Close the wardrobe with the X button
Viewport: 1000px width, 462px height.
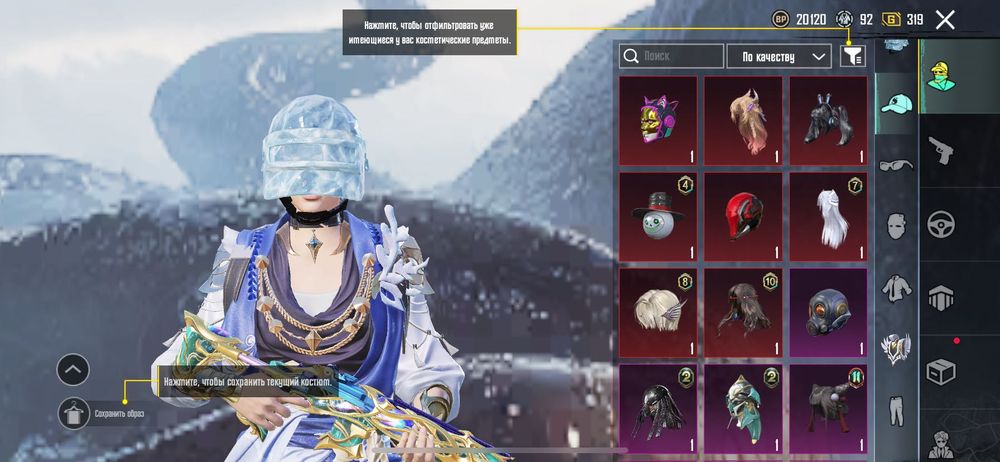point(945,19)
